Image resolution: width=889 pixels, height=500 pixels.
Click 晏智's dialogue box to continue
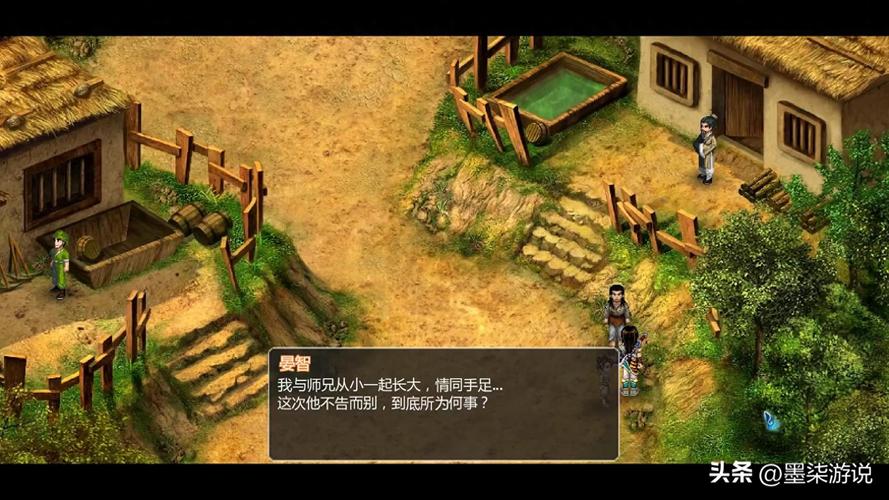(443, 404)
